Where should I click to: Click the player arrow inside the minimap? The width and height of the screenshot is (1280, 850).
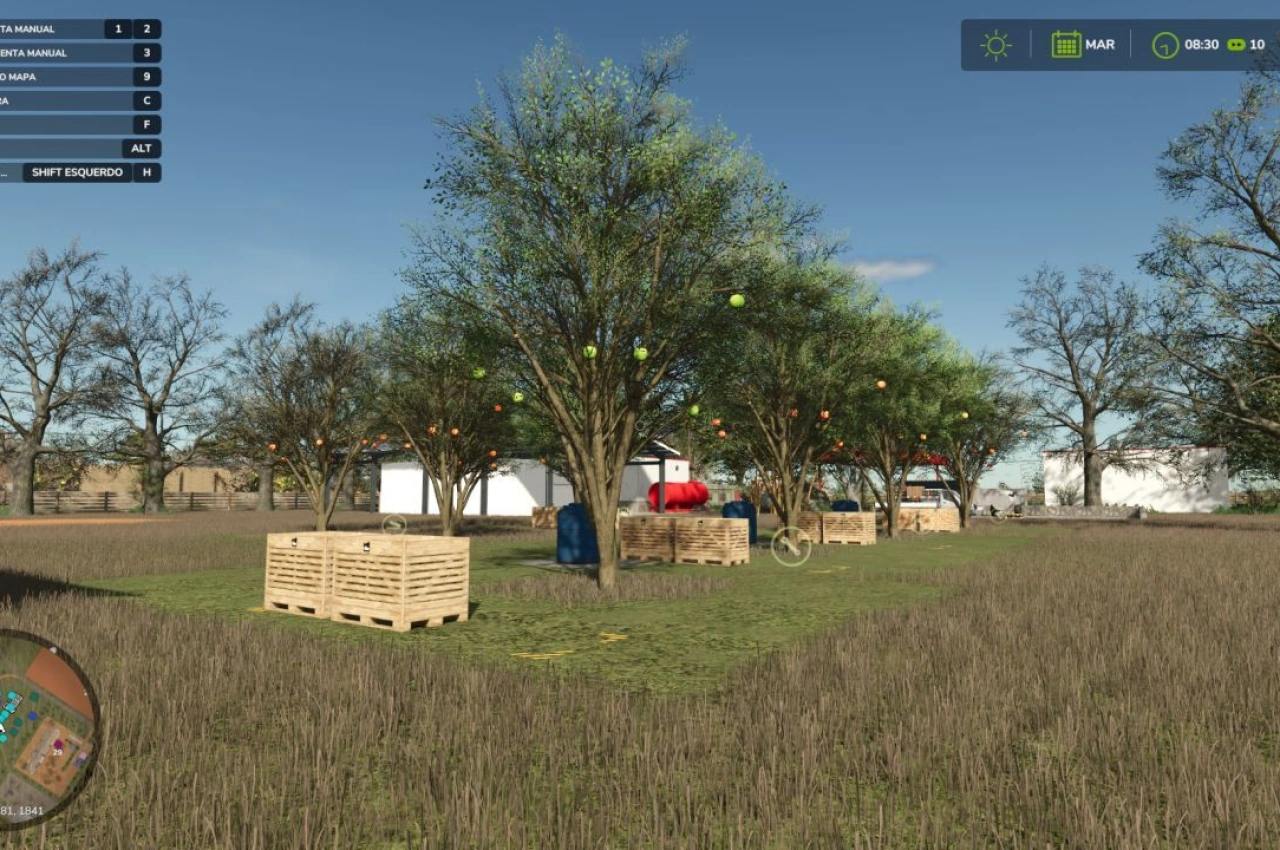click(x=3, y=726)
